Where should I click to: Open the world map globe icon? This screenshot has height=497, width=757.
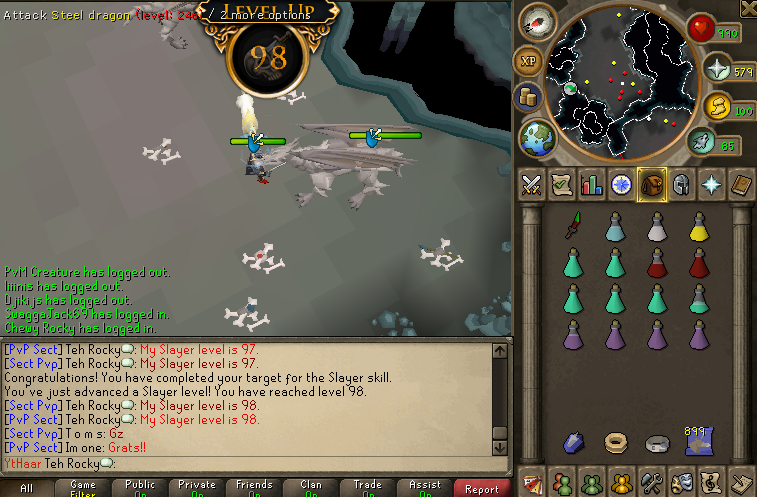coord(540,137)
